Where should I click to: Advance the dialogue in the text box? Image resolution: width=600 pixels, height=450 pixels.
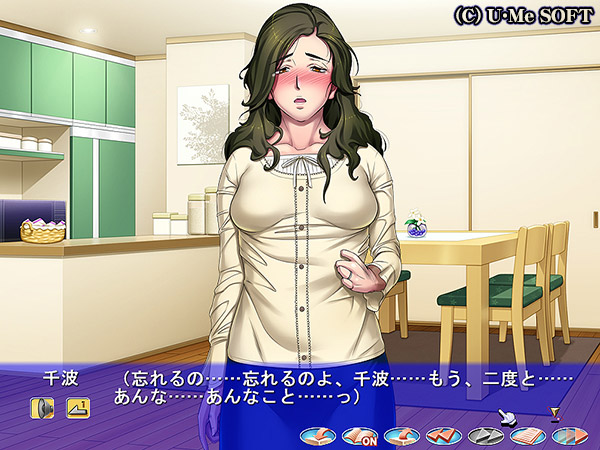click(300, 388)
